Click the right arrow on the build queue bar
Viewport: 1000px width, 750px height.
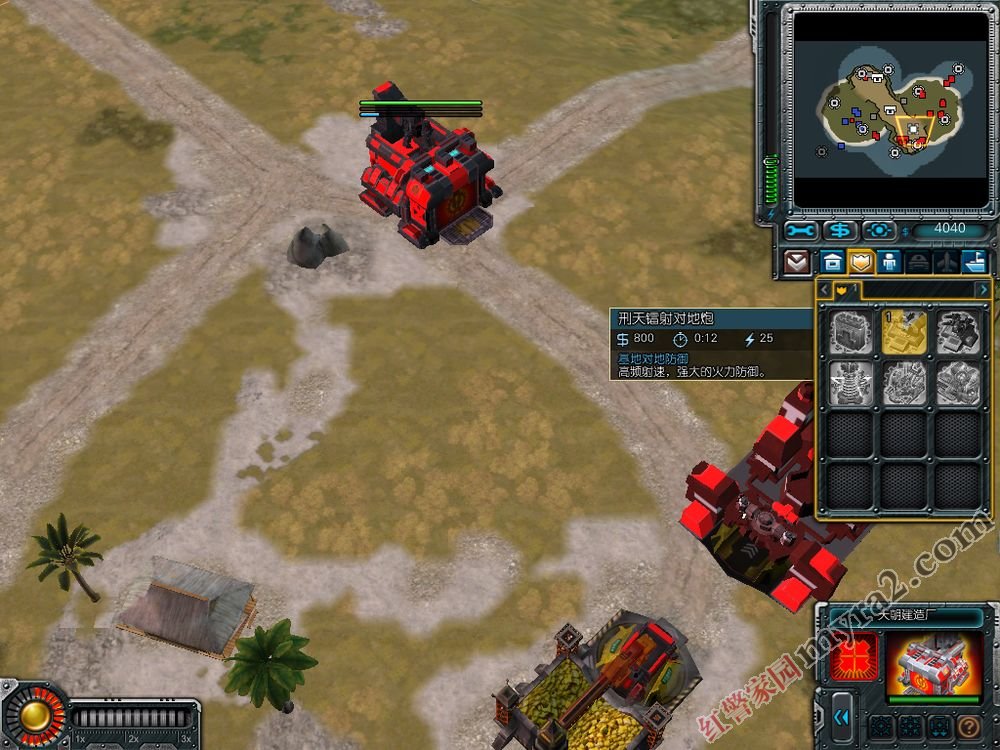[983, 290]
